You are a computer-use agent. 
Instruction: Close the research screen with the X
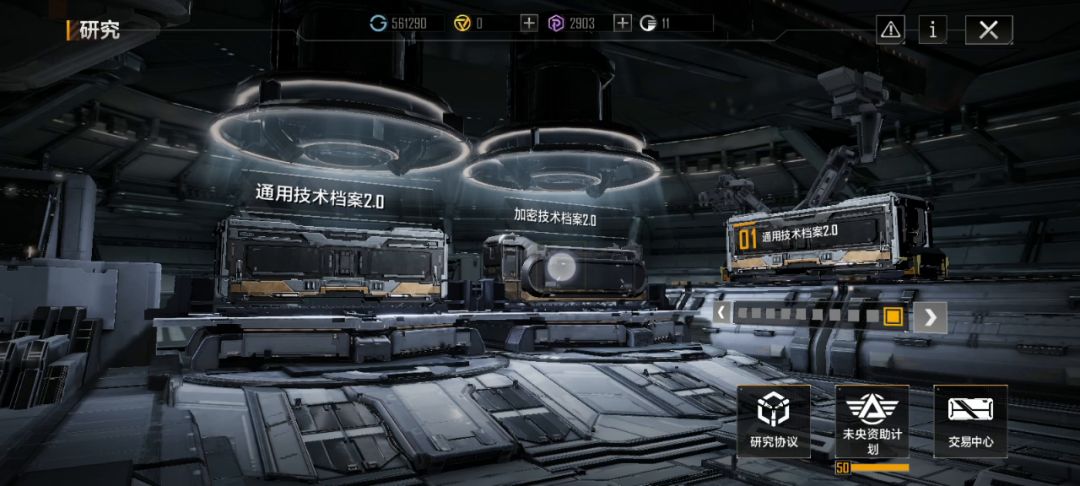[x=988, y=30]
